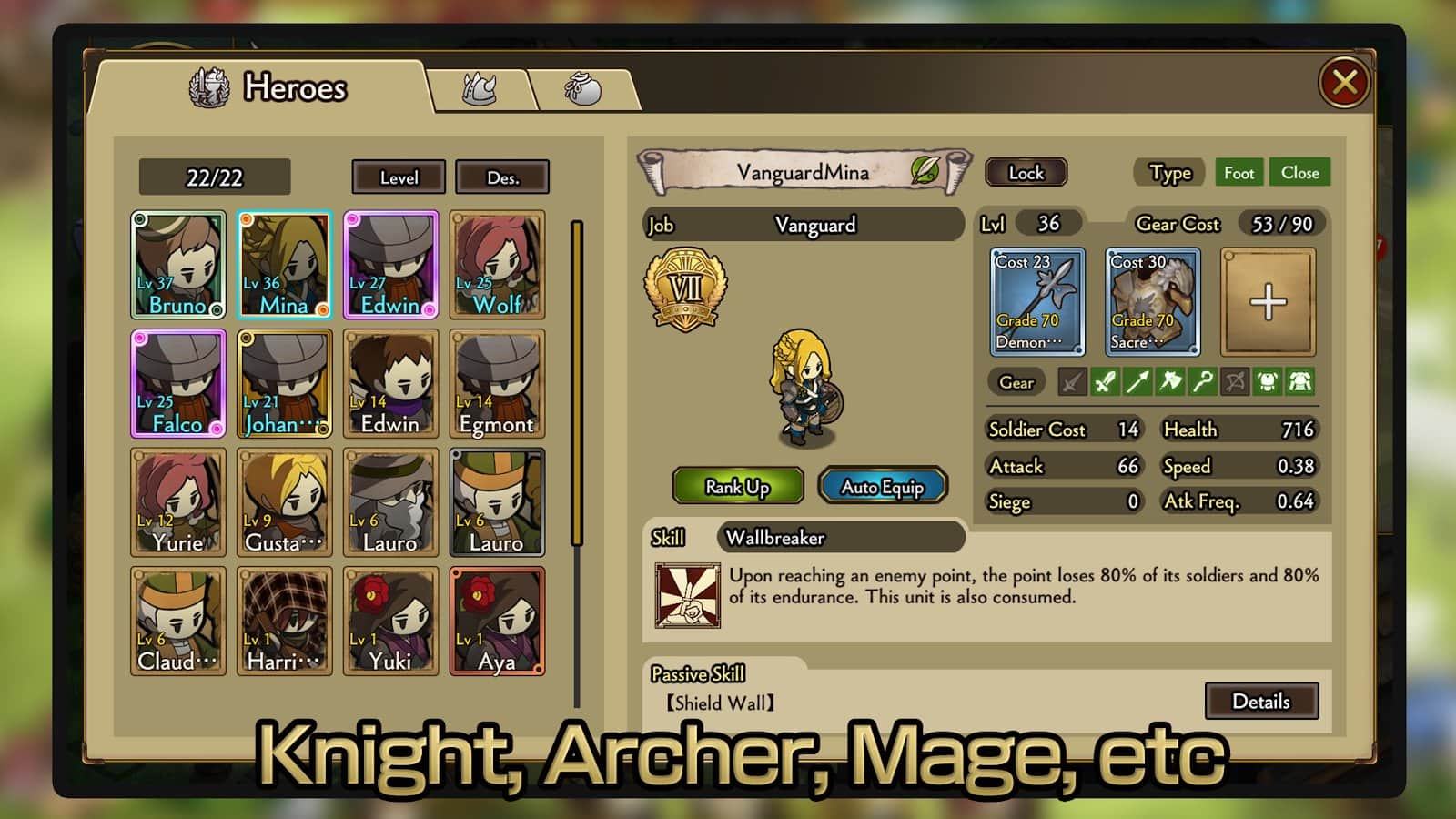Add gear to the empty plus slot
This screenshot has width=1456, height=819.
click(1268, 301)
